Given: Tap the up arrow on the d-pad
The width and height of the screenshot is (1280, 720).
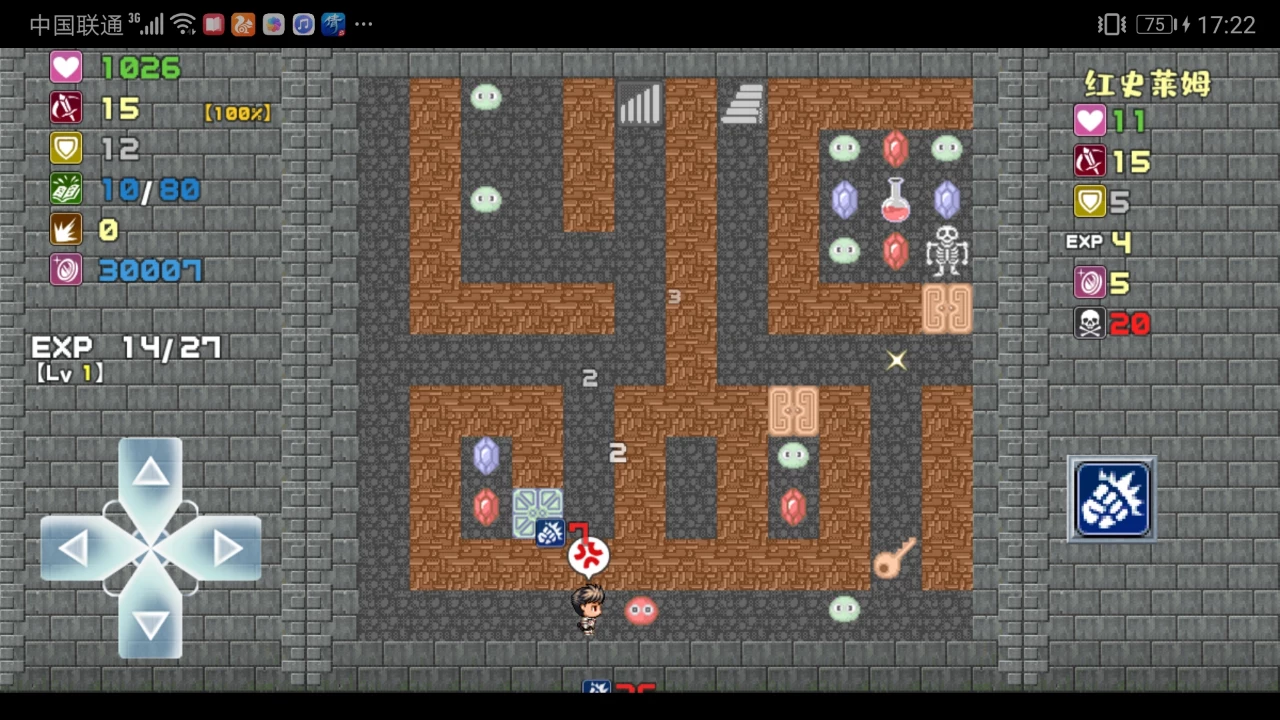Looking at the screenshot, I should (x=151, y=473).
